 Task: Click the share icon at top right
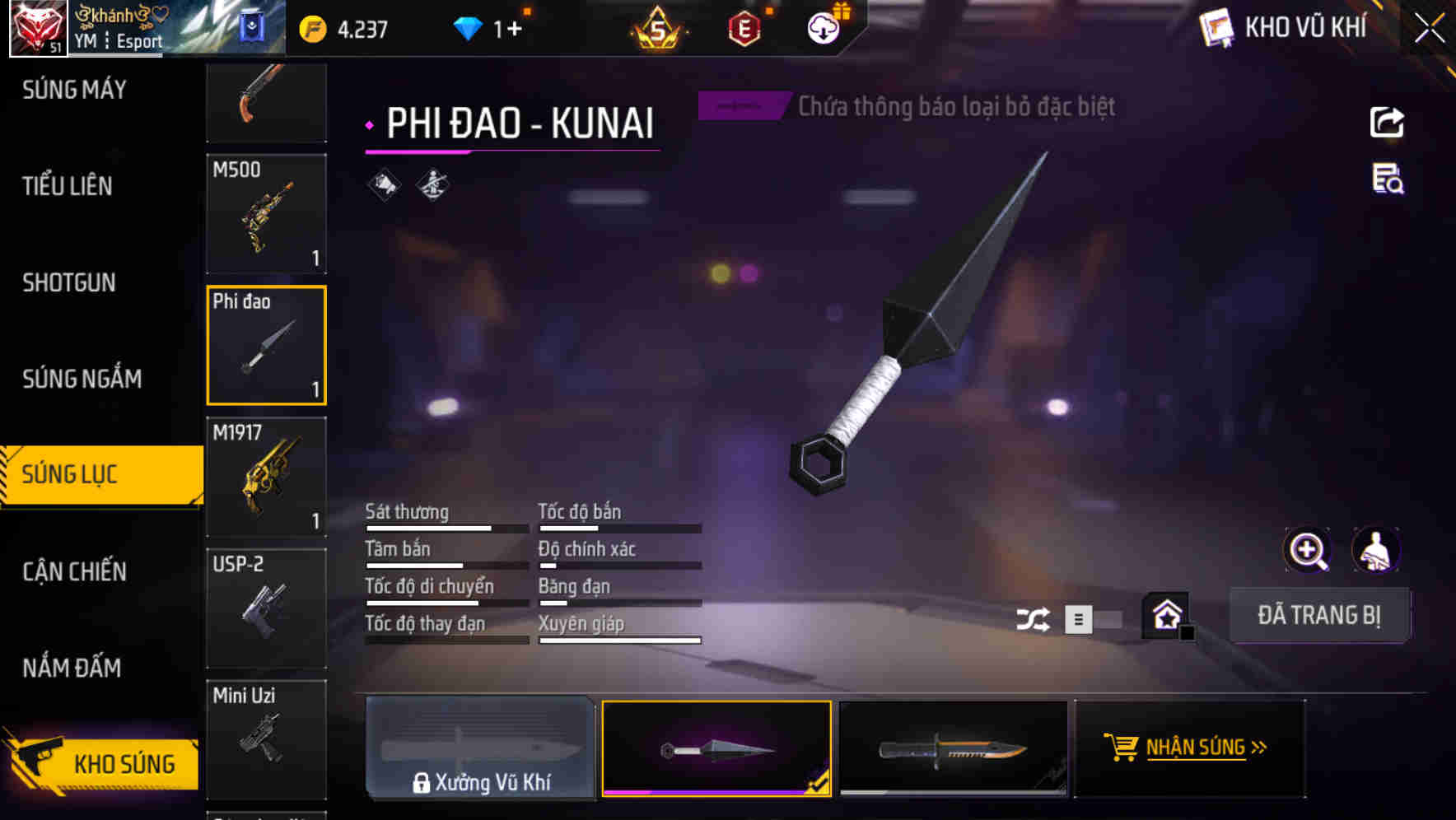coord(1388,122)
